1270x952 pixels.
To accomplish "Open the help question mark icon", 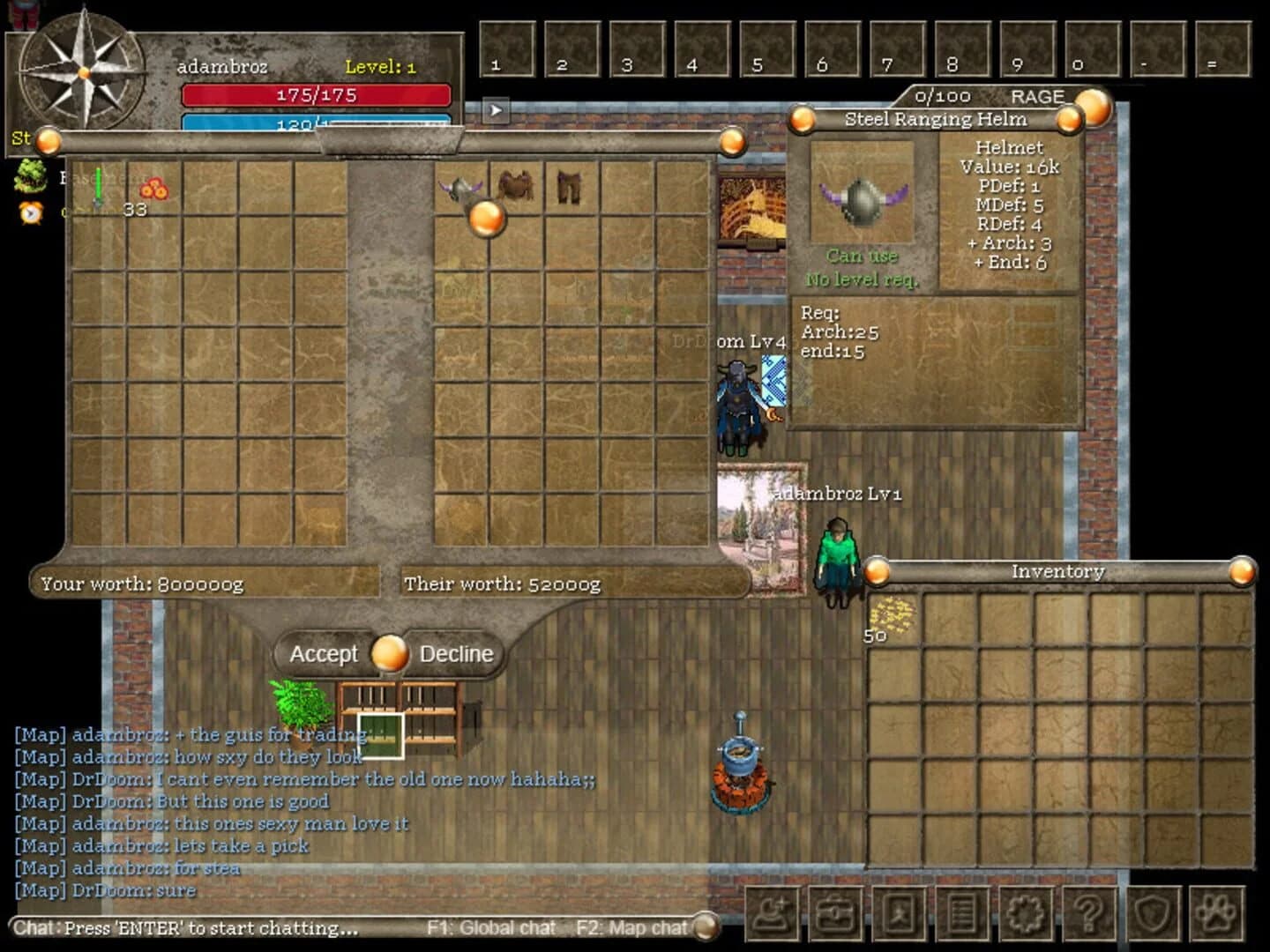I will (1090, 914).
